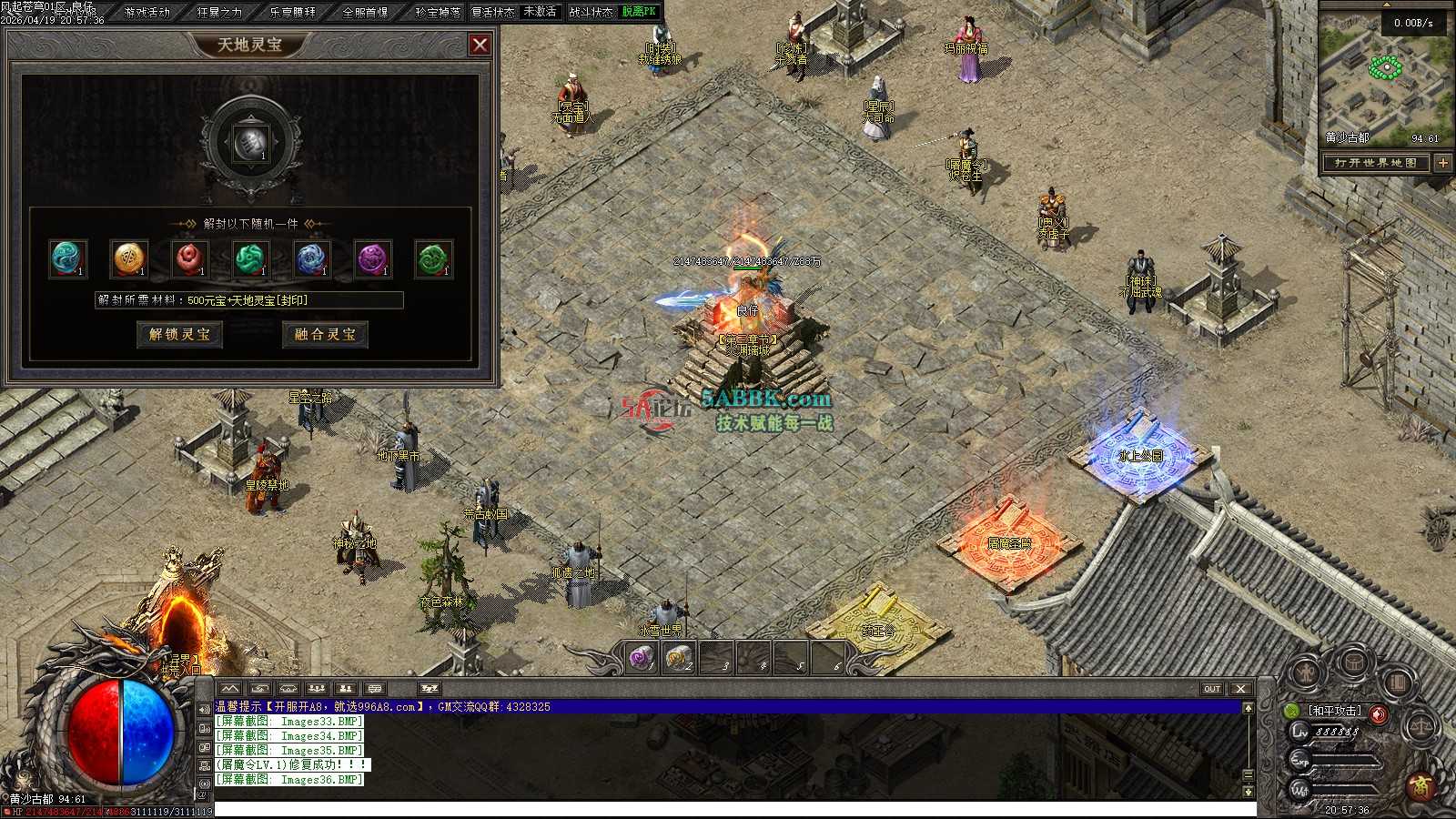Use the purple scroll in hotbar slot 1

tap(643, 657)
